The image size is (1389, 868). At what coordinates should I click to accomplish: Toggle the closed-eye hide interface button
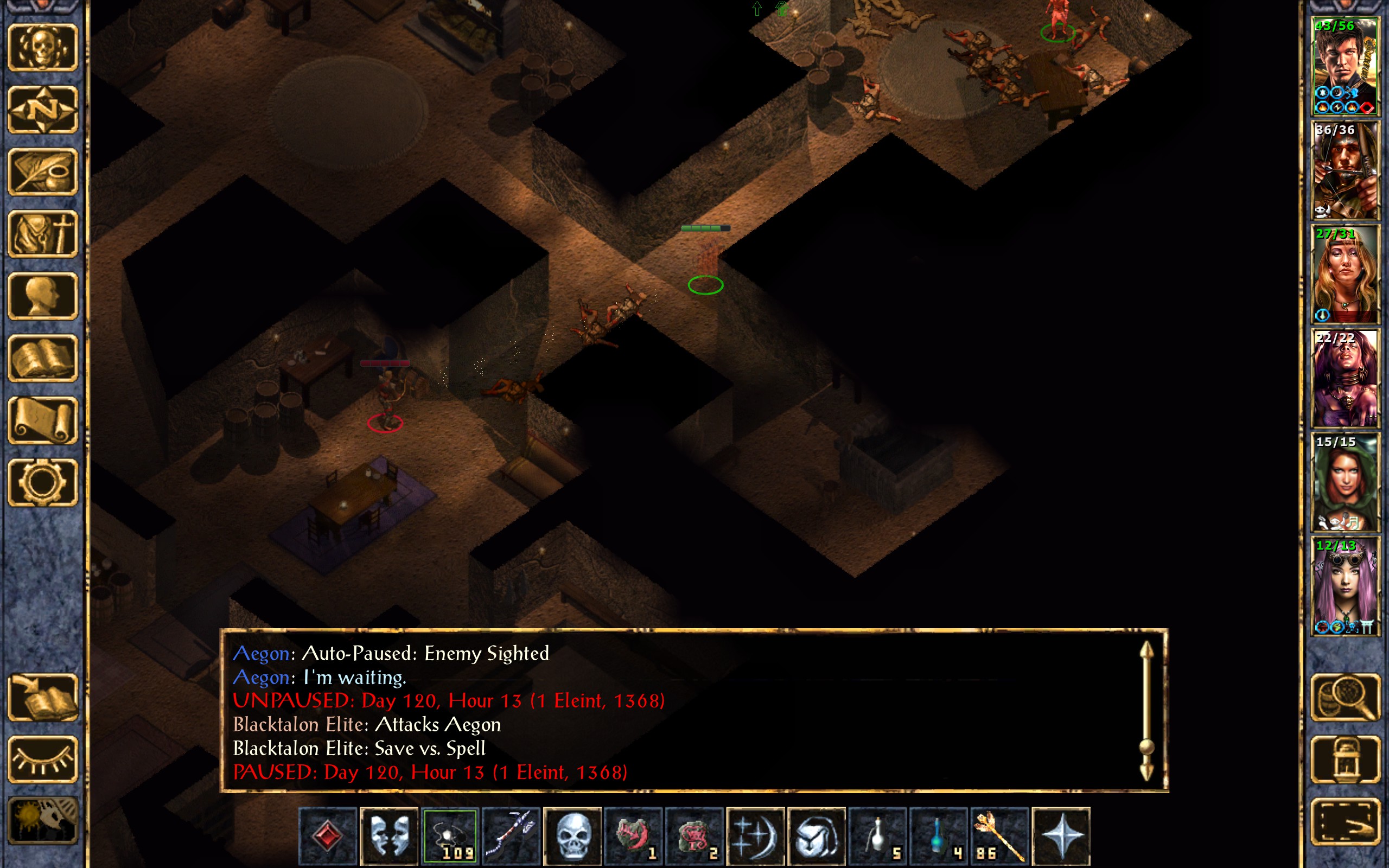click(x=43, y=759)
